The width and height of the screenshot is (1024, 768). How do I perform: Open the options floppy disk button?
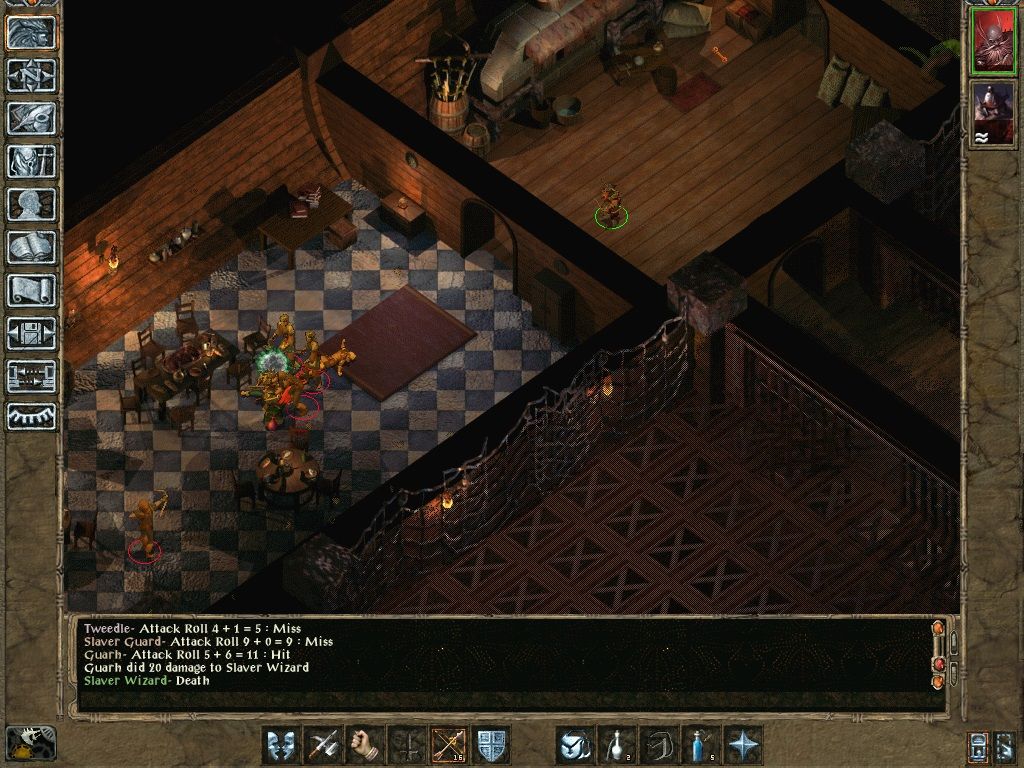(x=31, y=333)
